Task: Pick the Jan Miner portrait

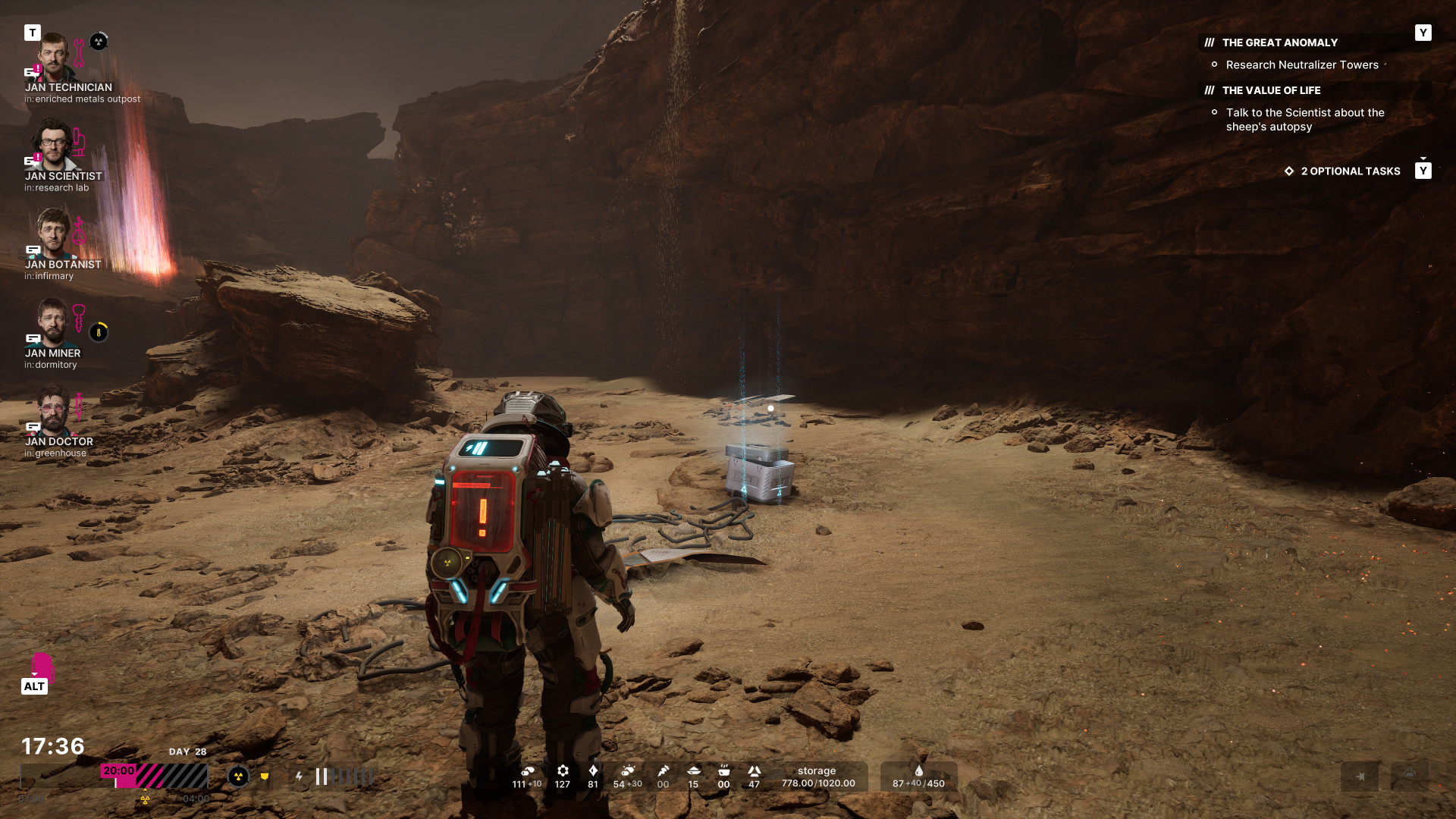Action: [53, 322]
